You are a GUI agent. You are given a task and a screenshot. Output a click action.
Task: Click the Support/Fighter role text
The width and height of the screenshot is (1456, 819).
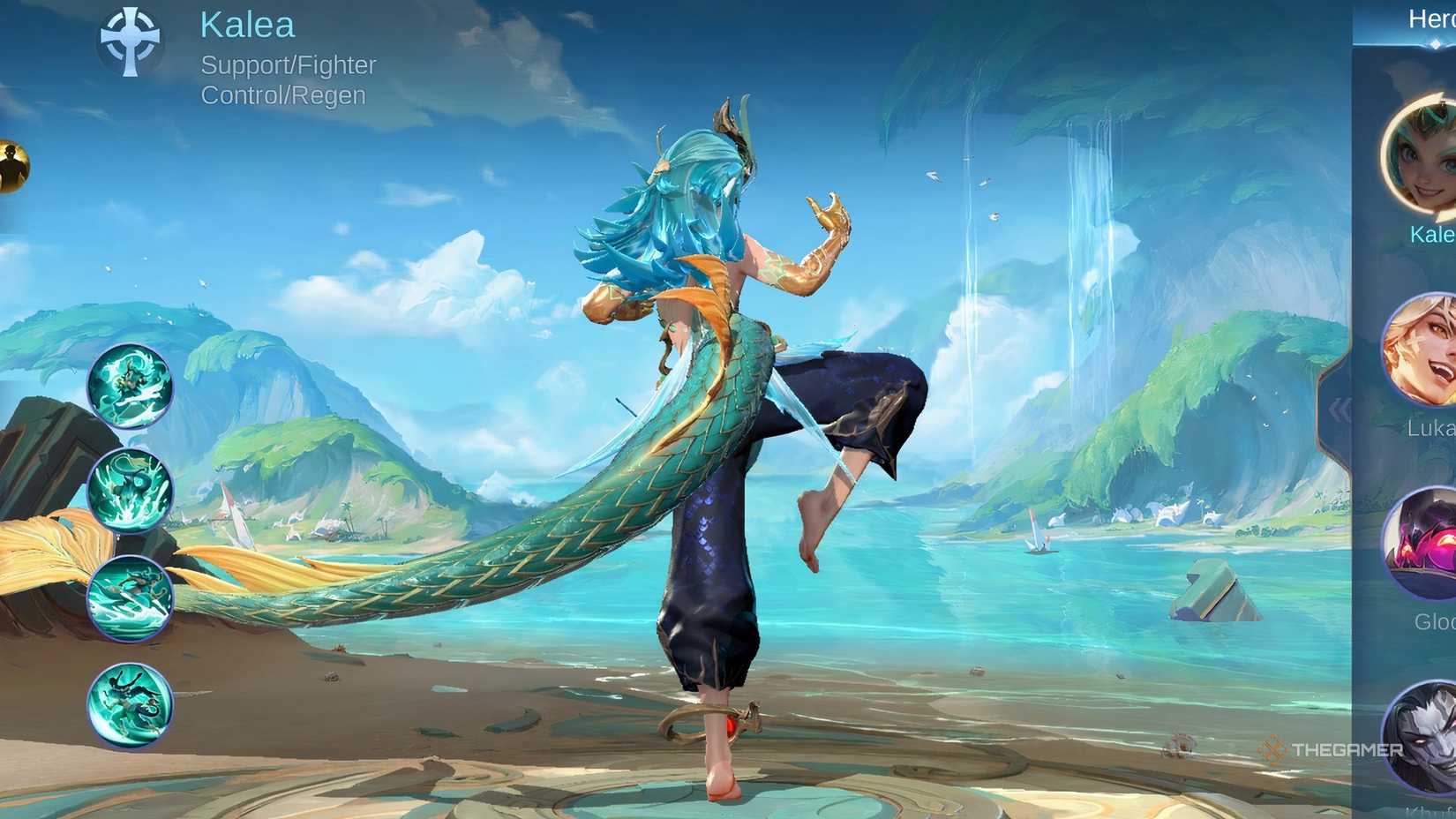[289, 65]
